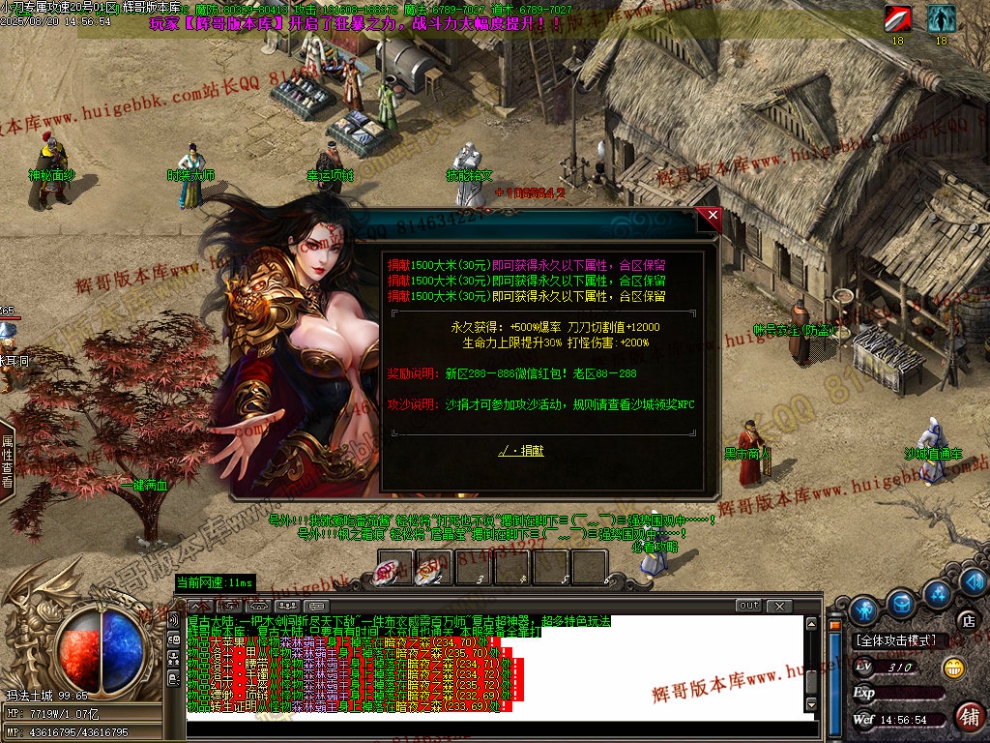990x743 pixels.
Task: Click the chat window out button
Action: point(748,606)
